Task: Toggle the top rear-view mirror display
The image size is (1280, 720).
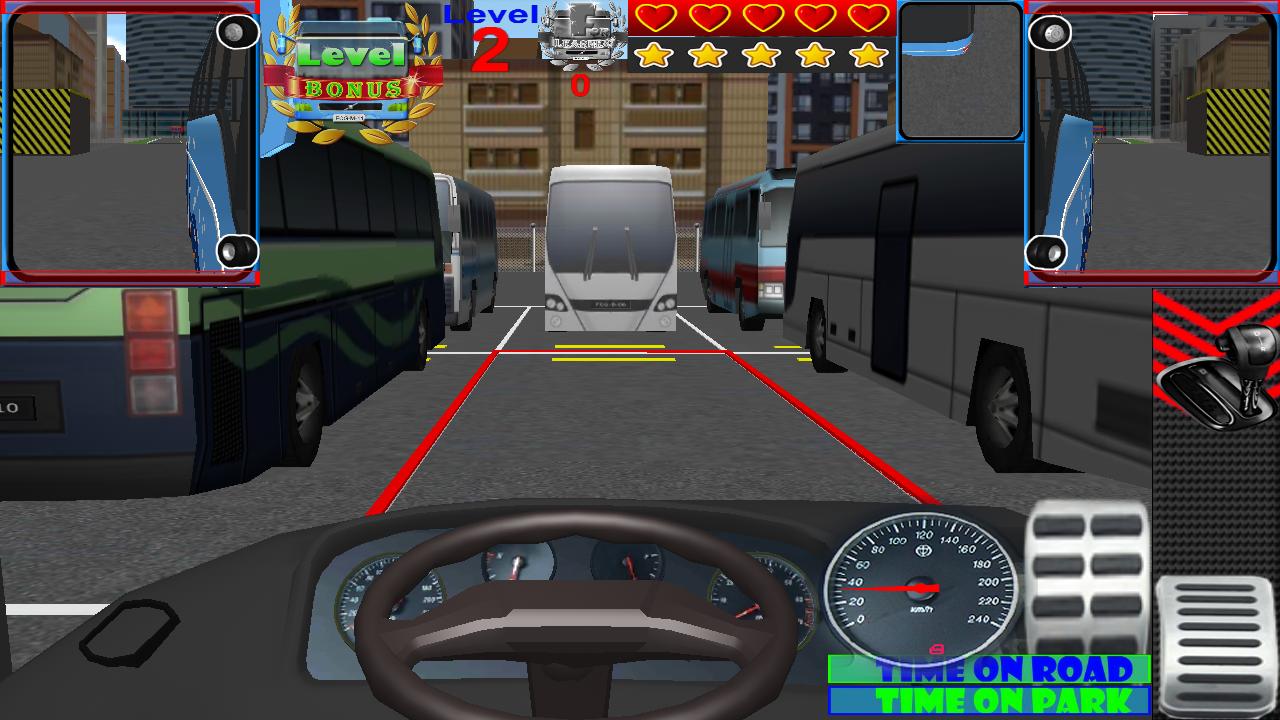Action: [x=958, y=70]
